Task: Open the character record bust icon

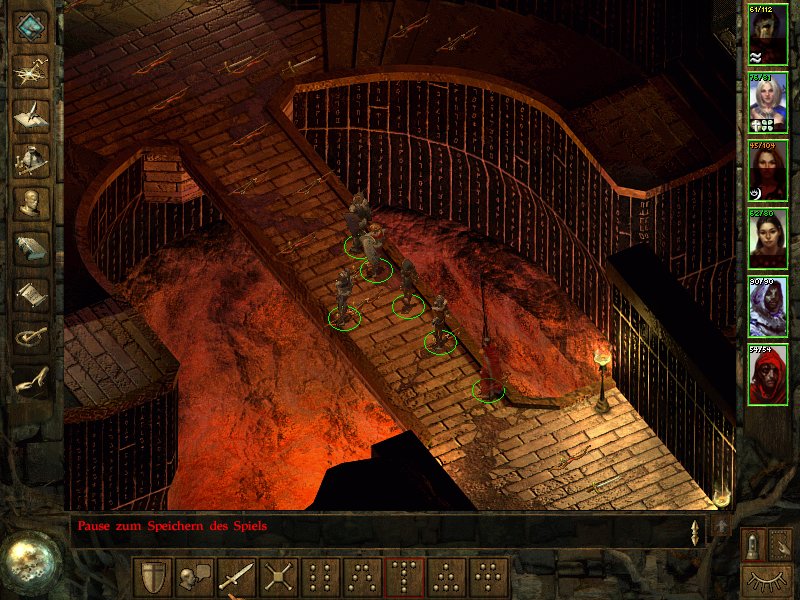Action: pyautogui.click(x=32, y=203)
